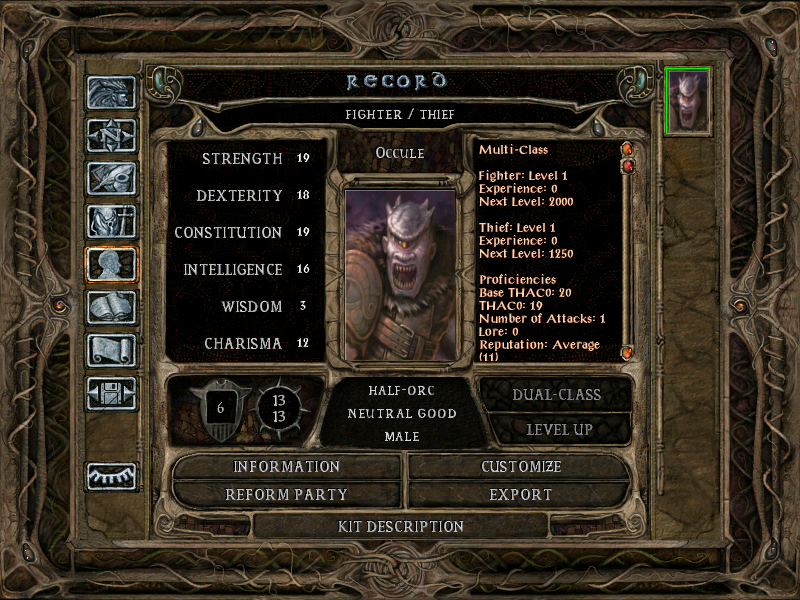Open the priest scroll icon
Viewport: 800px width, 600px height.
coord(111,350)
